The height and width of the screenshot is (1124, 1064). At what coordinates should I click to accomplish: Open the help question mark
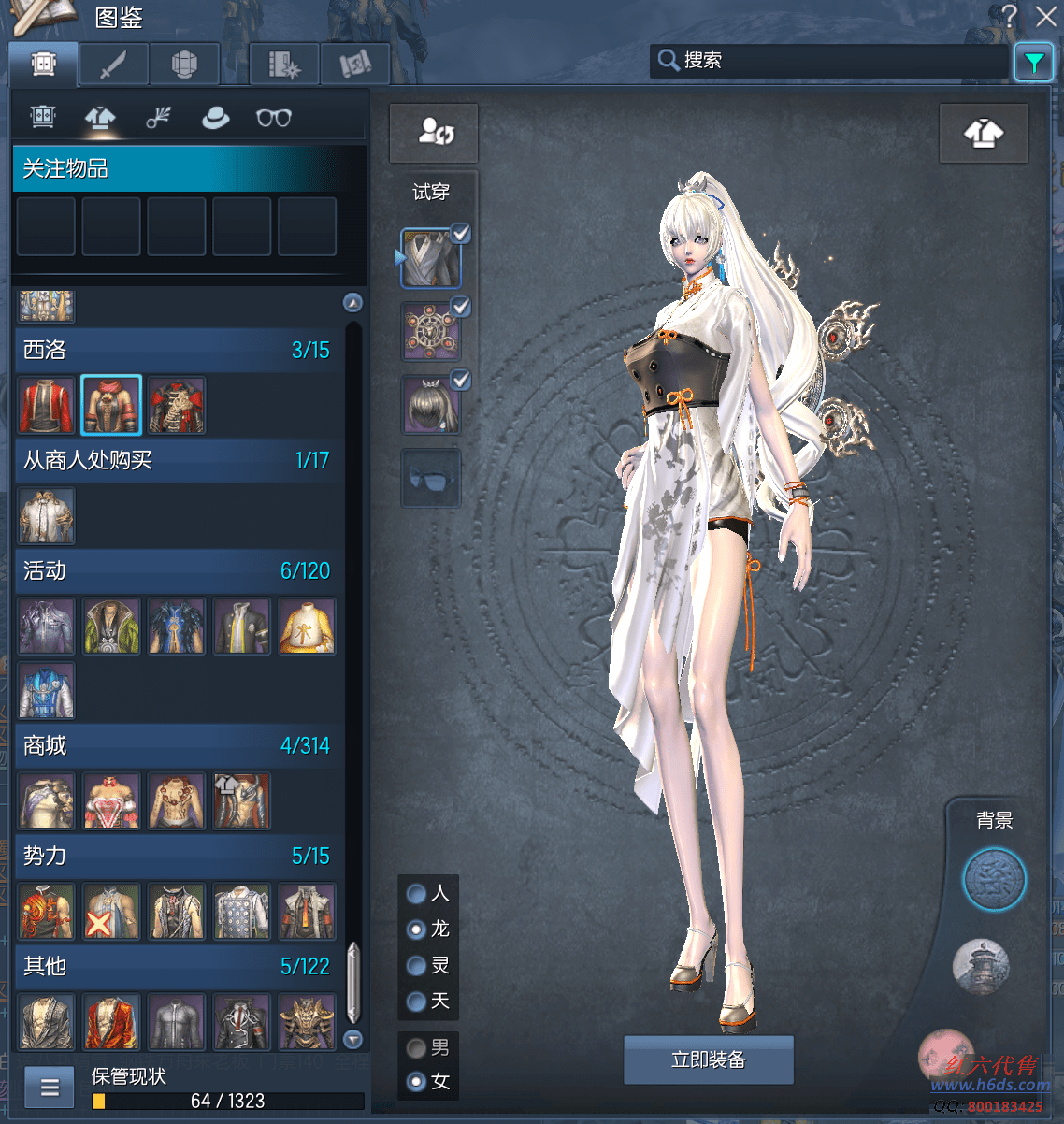tap(1009, 16)
